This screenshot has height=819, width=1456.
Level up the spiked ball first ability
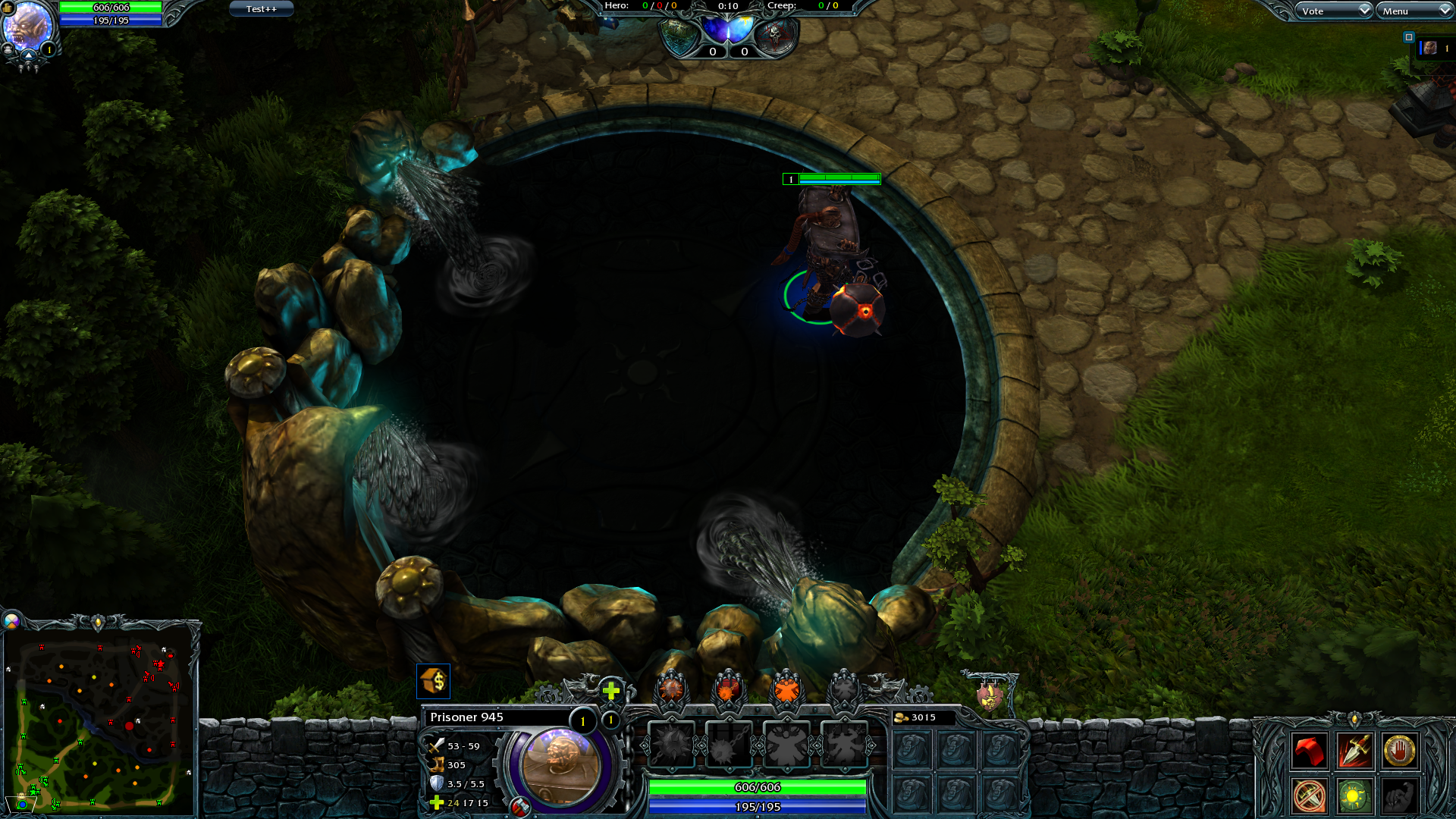coord(671,689)
